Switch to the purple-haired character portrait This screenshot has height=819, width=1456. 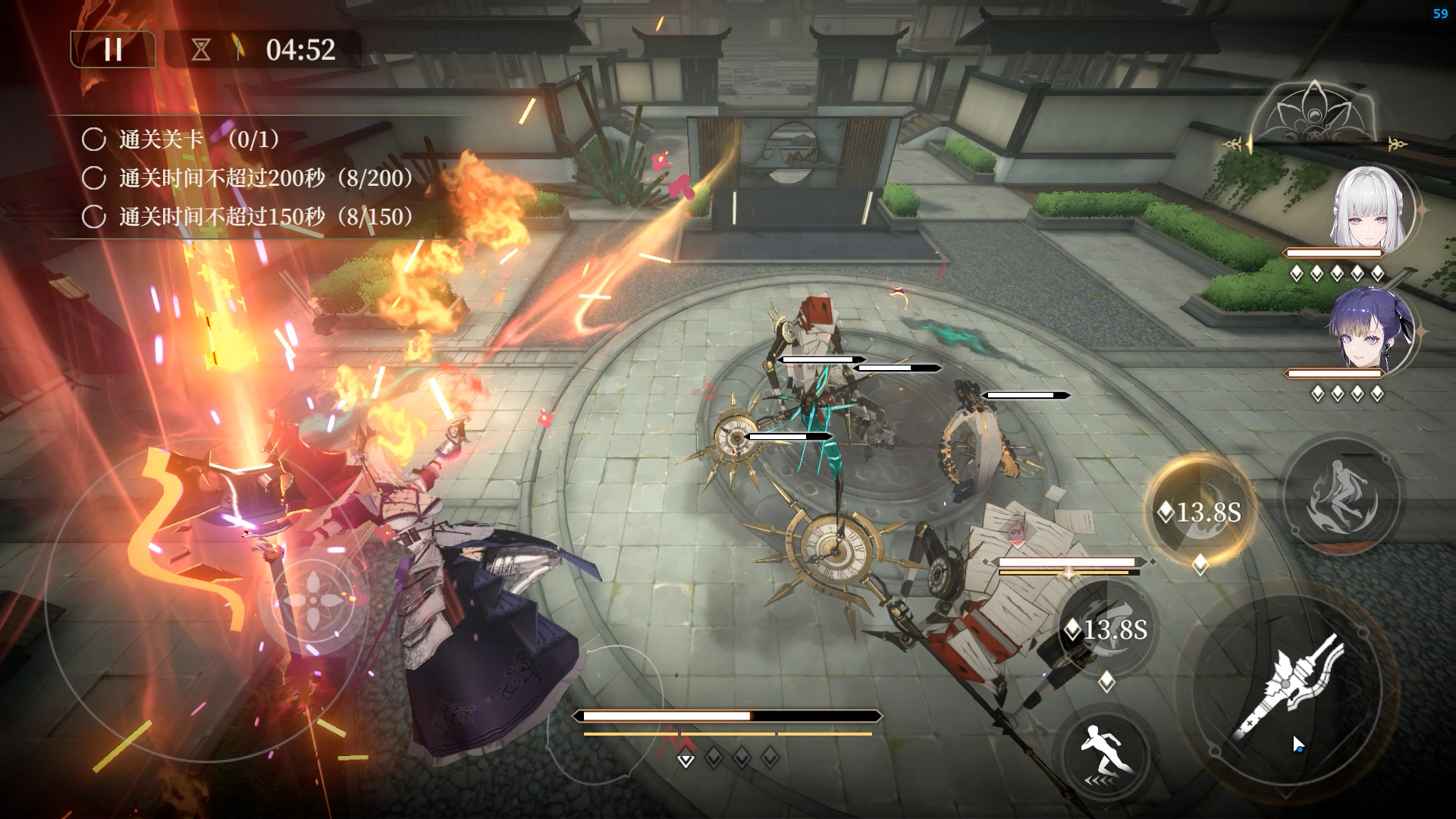click(1370, 331)
